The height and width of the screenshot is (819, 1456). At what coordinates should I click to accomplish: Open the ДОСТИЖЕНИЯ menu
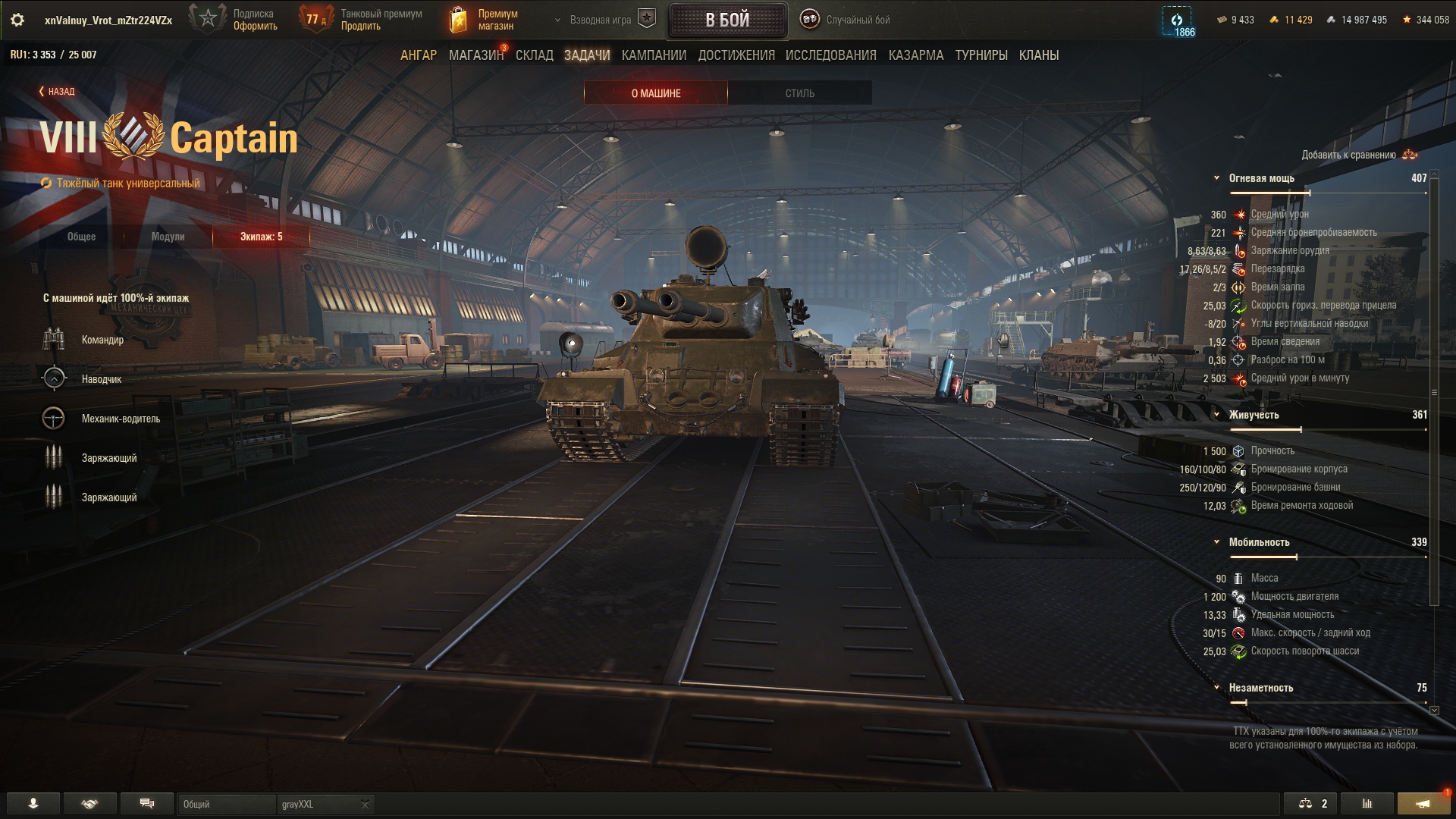[736, 55]
